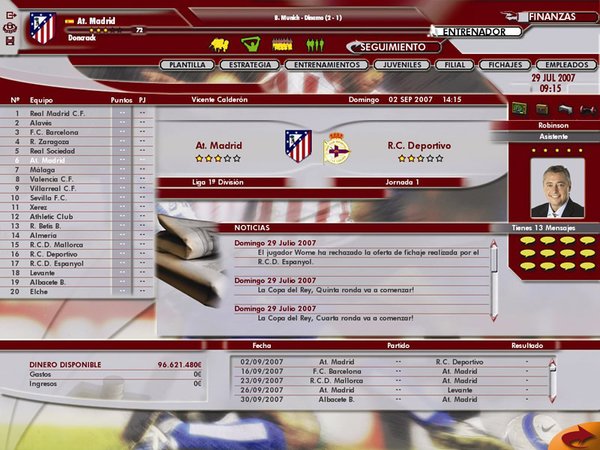
Task: Switch to the Estrategia tab
Action: tap(244, 65)
